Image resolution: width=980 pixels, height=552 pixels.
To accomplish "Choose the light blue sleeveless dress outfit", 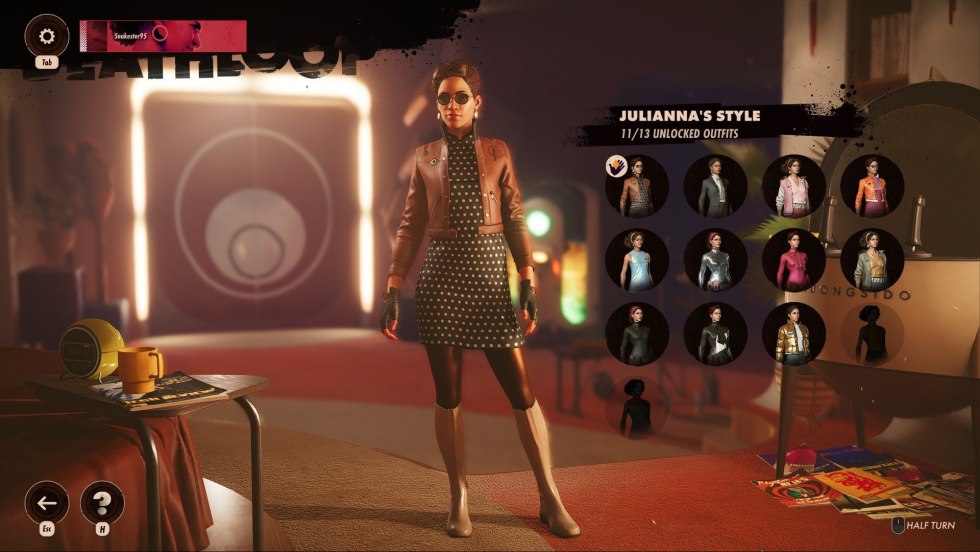I will pyautogui.click(x=637, y=260).
